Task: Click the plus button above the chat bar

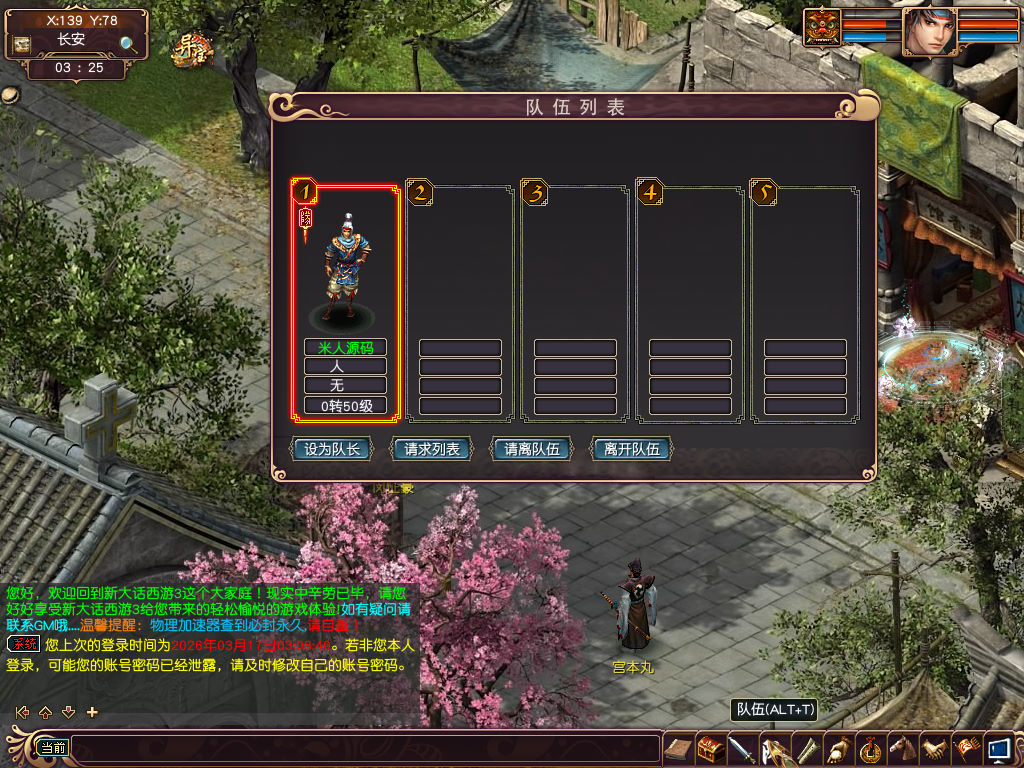Action: tap(93, 712)
